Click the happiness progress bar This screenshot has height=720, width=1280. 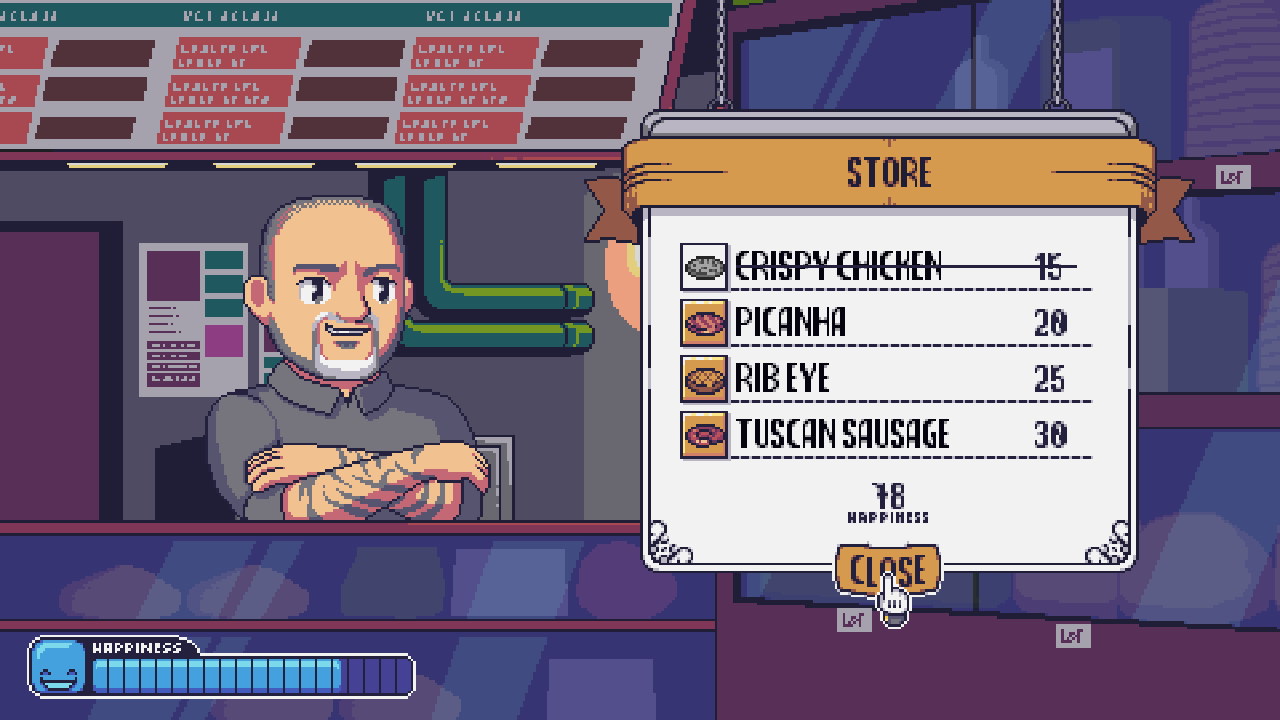[250, 676]
